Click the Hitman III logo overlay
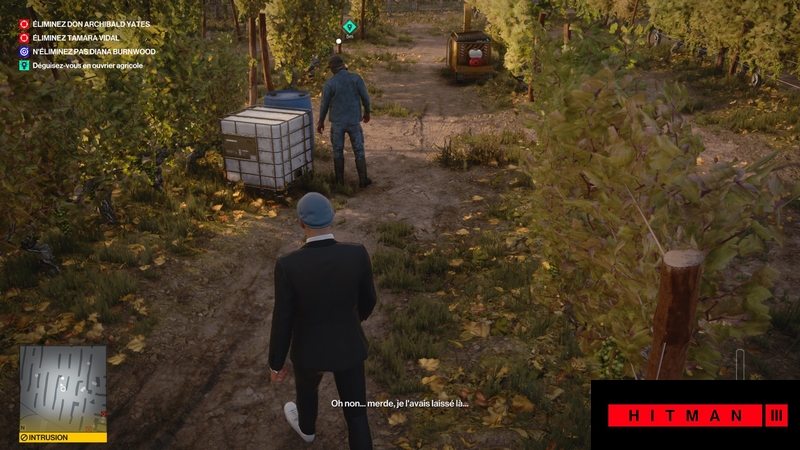The height and width of the screenshot is (450, 800). tap(696, 415)
